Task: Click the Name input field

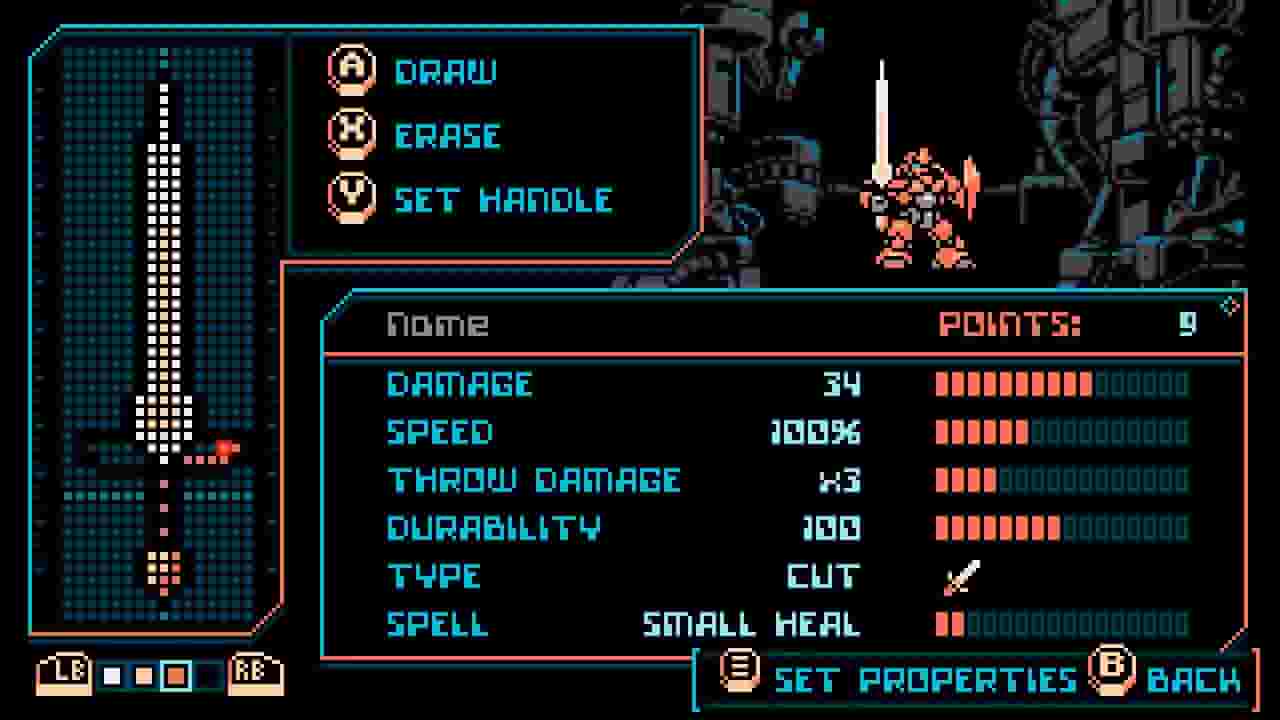Action: tap(440, 324)
